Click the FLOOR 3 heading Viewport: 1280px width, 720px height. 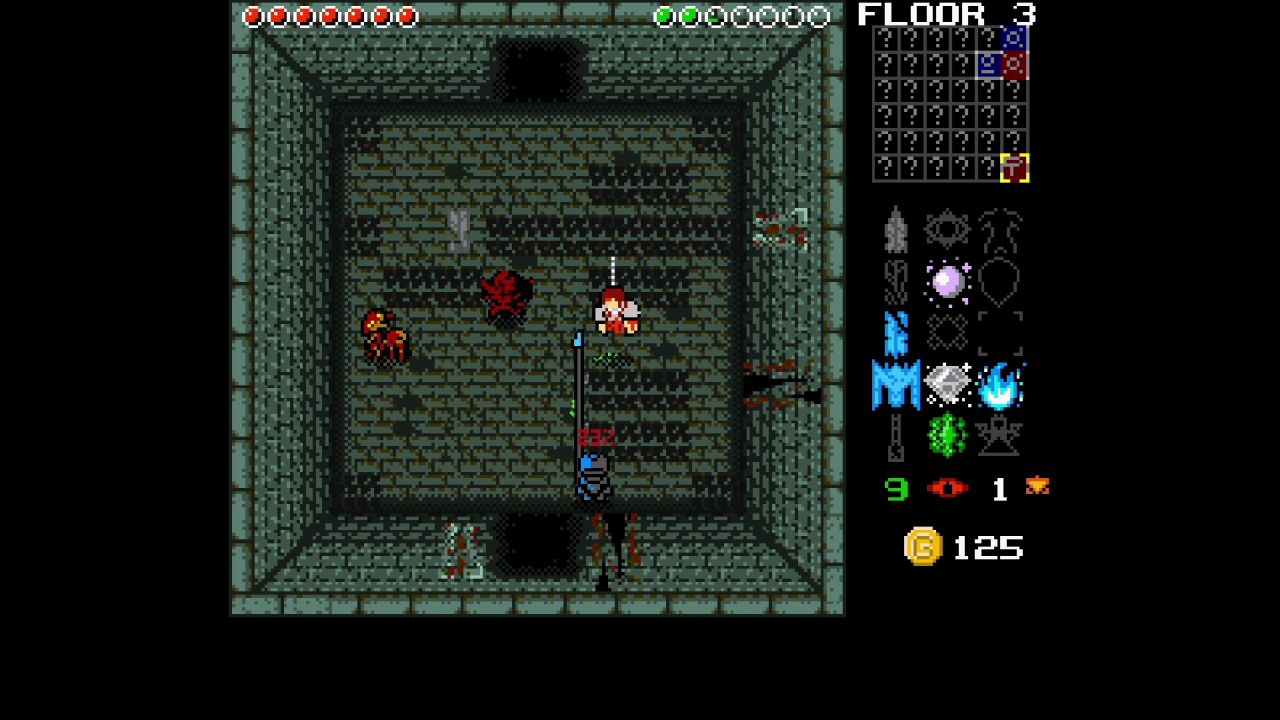[x=945, y=15]
